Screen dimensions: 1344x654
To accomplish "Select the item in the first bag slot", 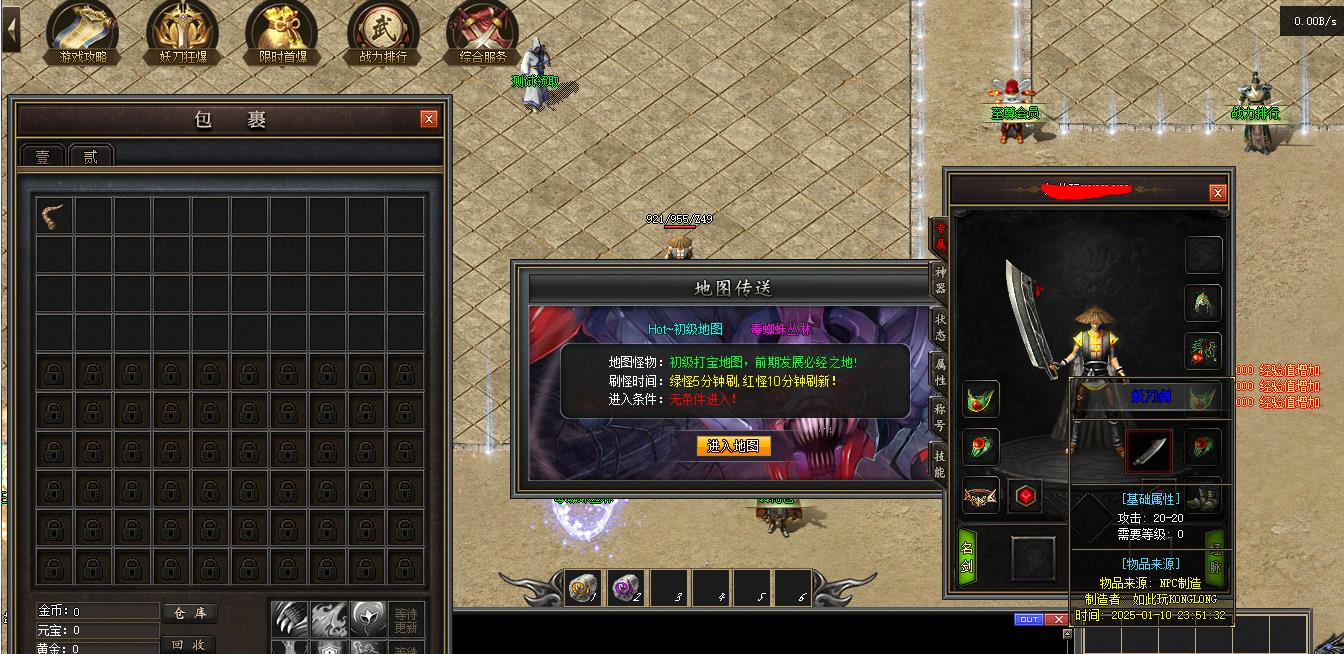I will point(55,215).
